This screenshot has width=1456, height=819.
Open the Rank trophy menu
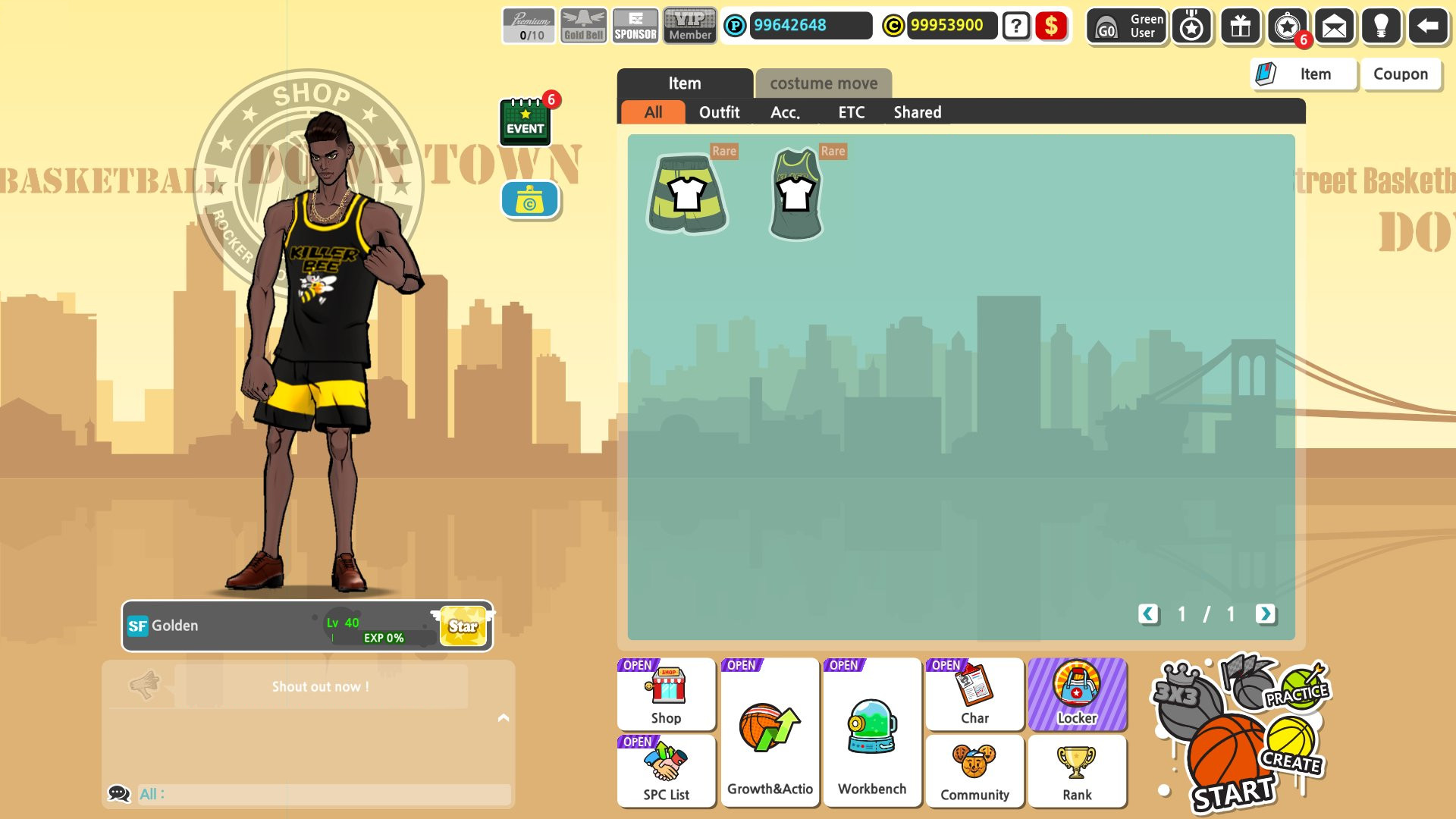coord(1077,771)
